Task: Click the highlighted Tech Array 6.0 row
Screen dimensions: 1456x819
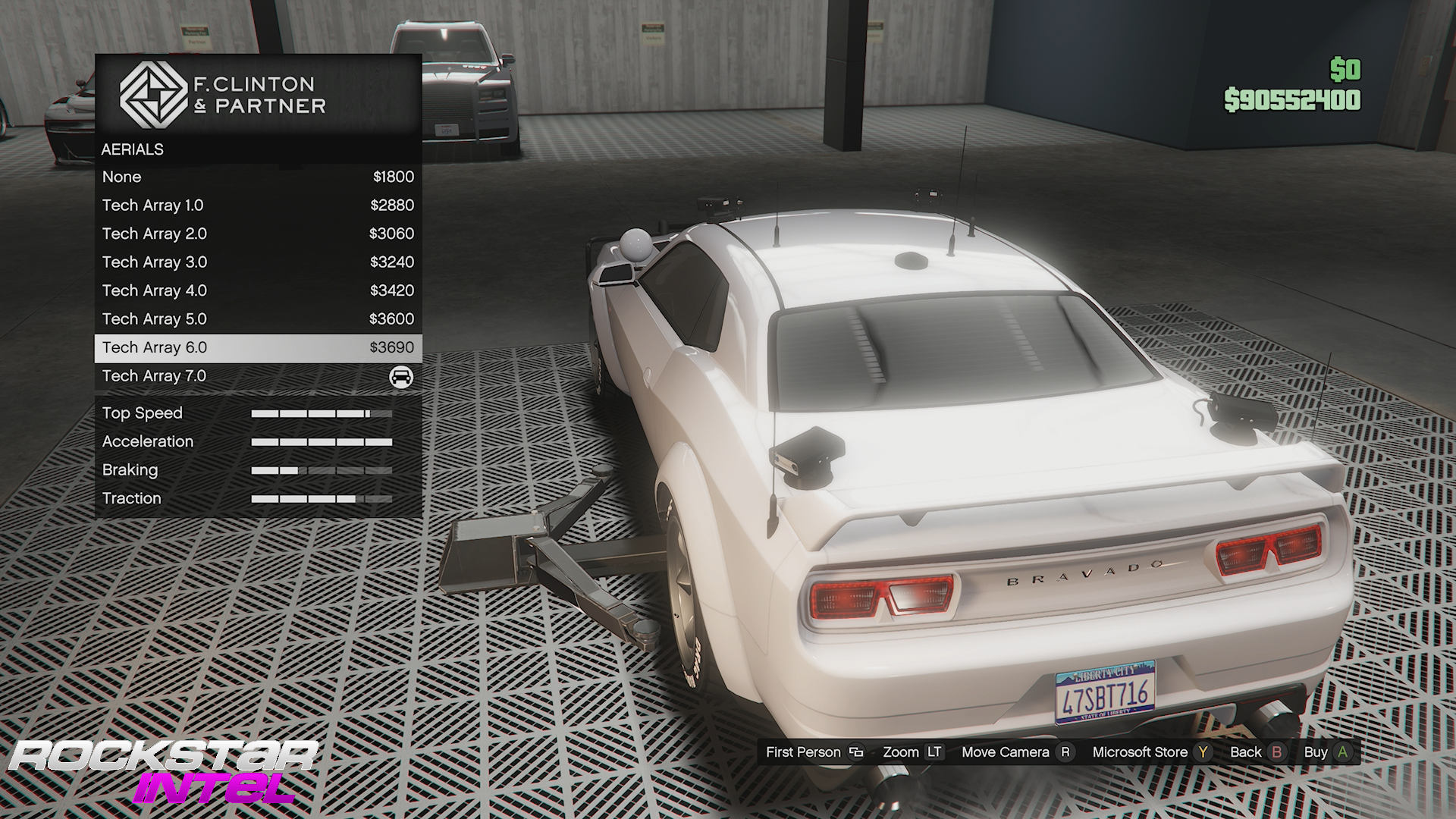Action: coord(258,347)
